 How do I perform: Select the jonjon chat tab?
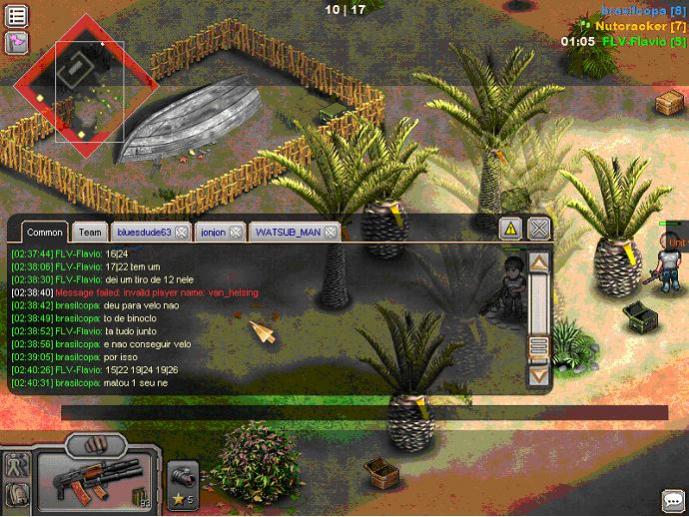point(213,232)
